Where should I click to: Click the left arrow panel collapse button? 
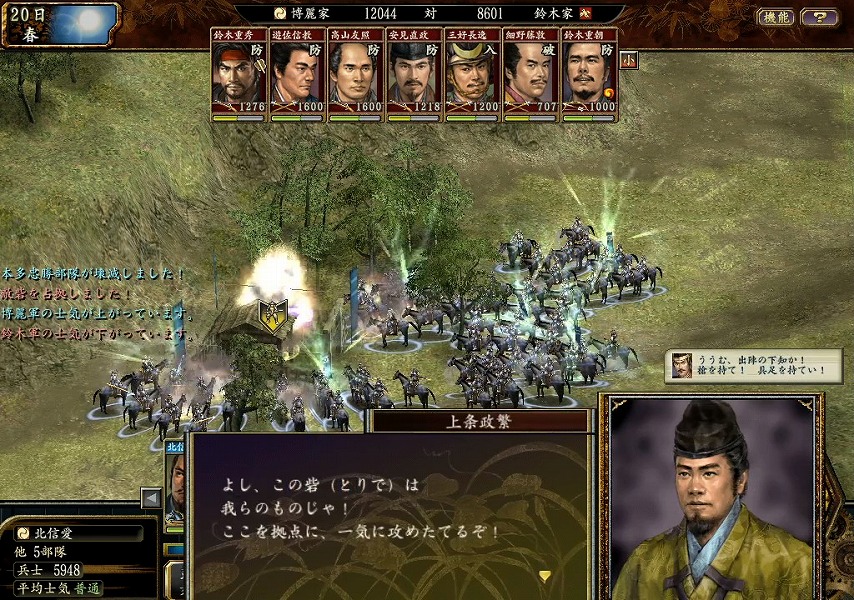click(x=151, y=497)
